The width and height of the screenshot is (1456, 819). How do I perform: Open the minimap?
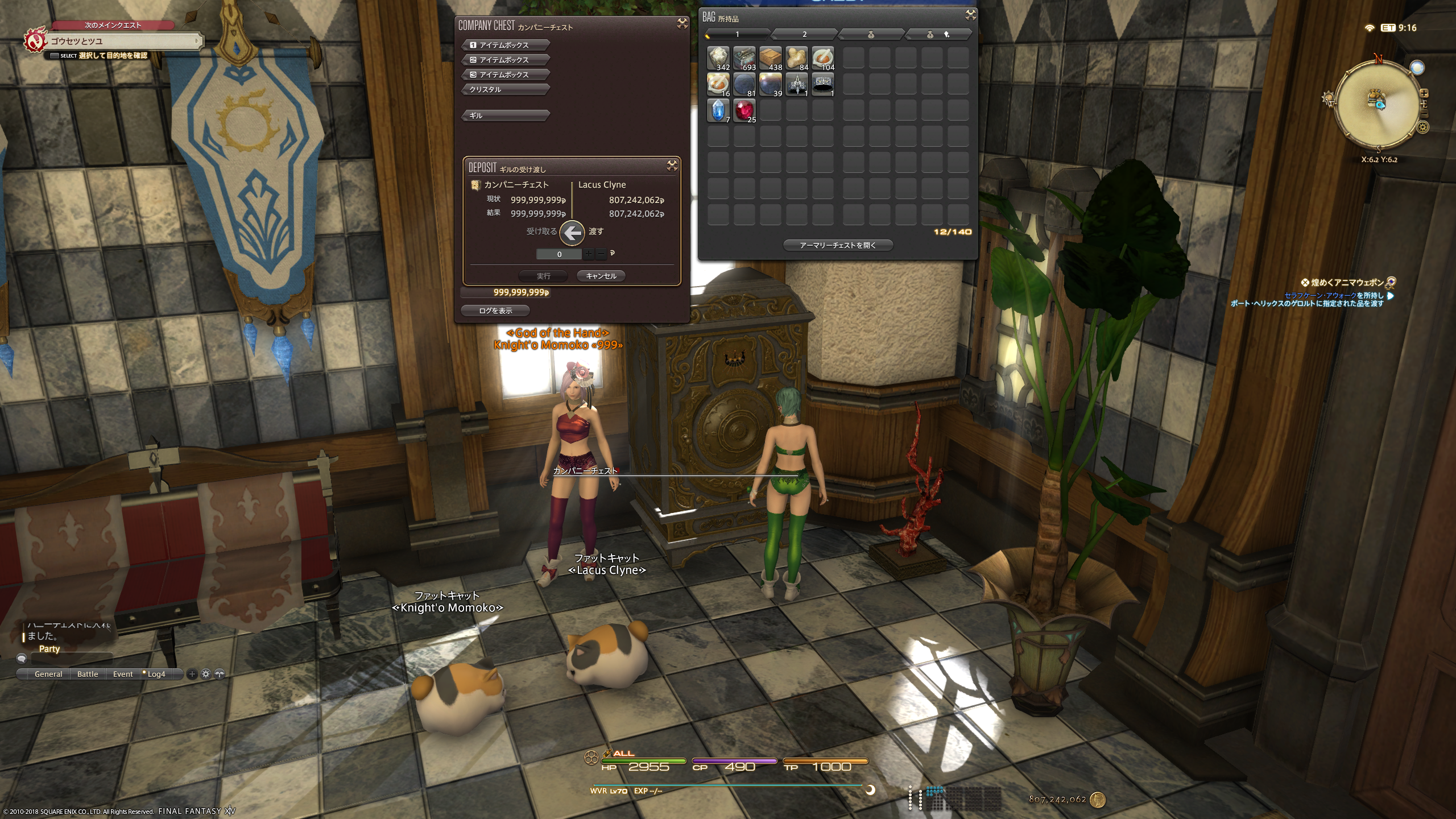point(1378,104)
